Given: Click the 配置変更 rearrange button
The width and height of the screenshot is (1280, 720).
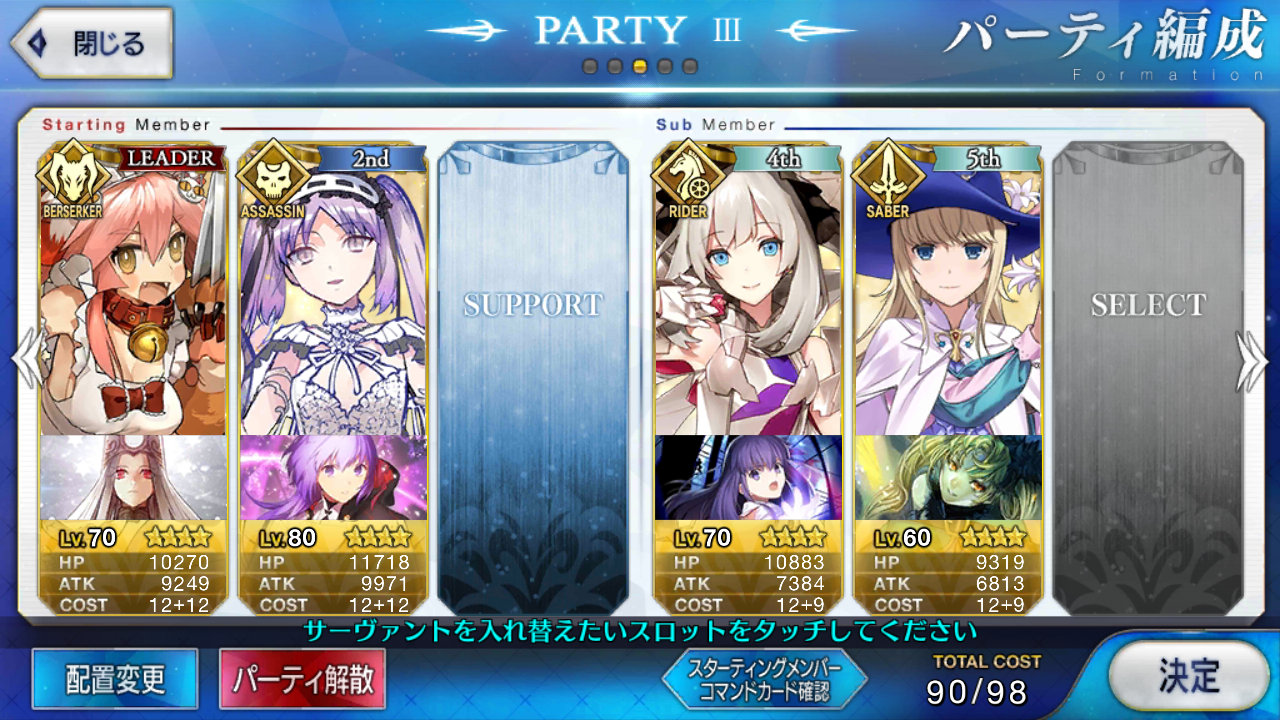Looking at the screenshot, I should [x=115, y=680].
